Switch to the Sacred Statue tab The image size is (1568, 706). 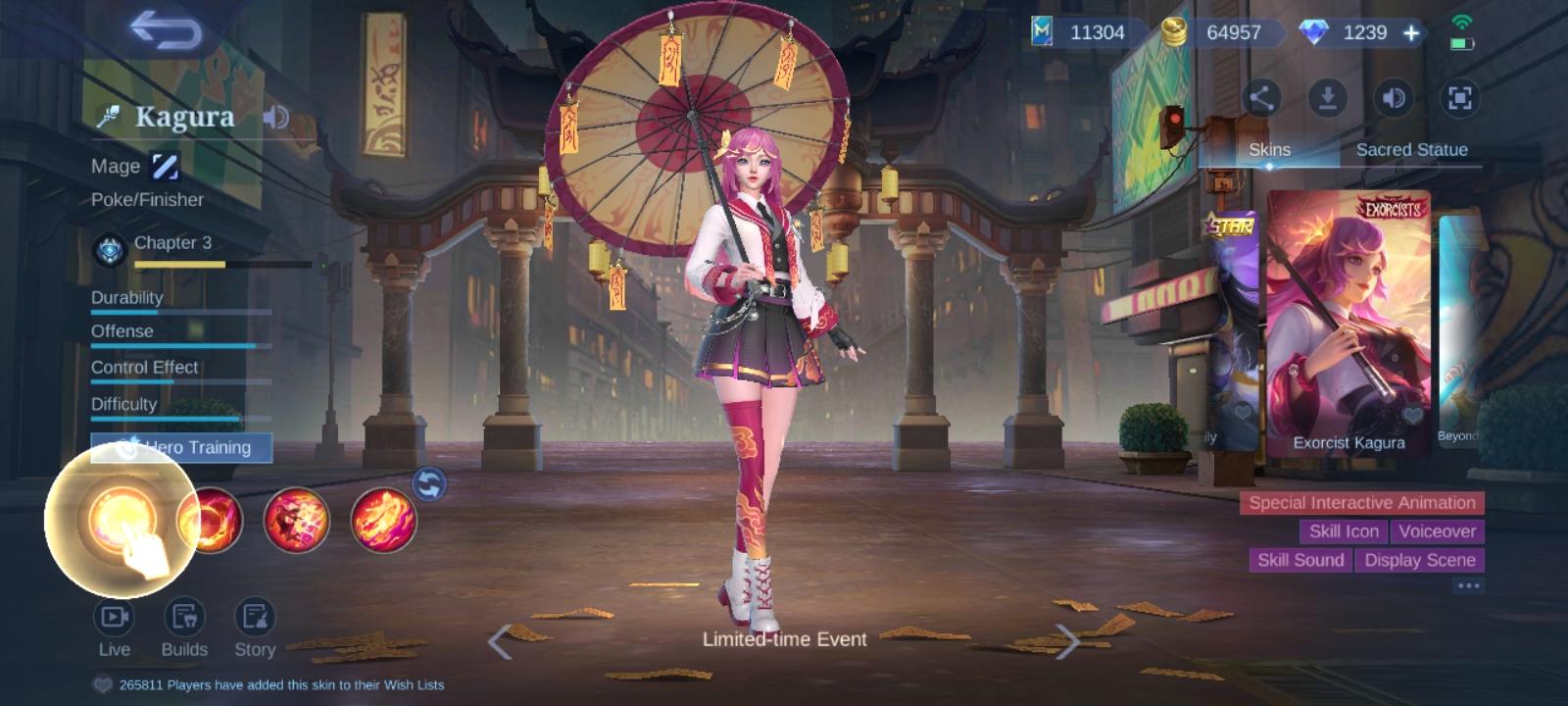click(x=1411, y=149)
